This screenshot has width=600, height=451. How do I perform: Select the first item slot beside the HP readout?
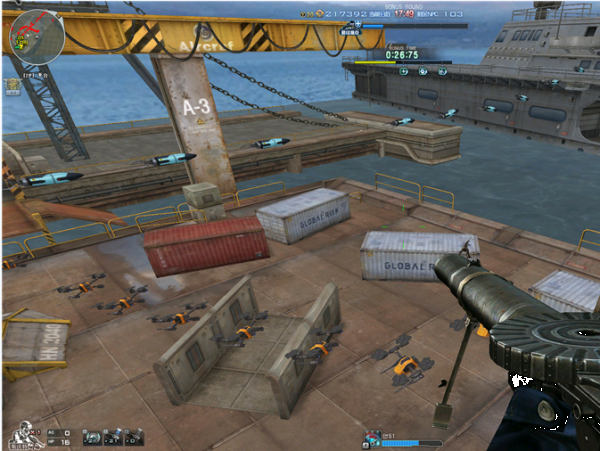coord(91,436)
